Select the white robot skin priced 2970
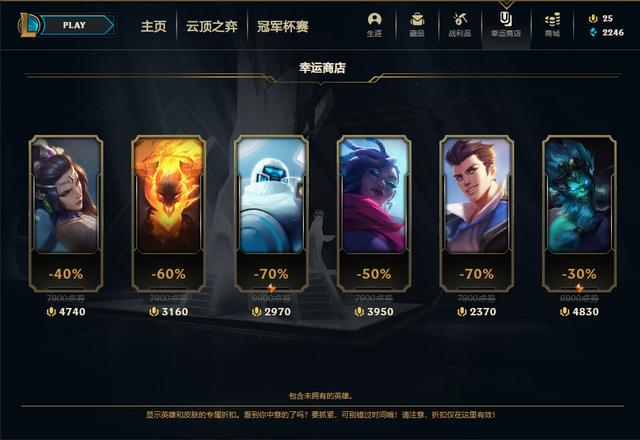The height and width of the screenshot is (440, 640). pyautogui.click(x=271, y=212)
